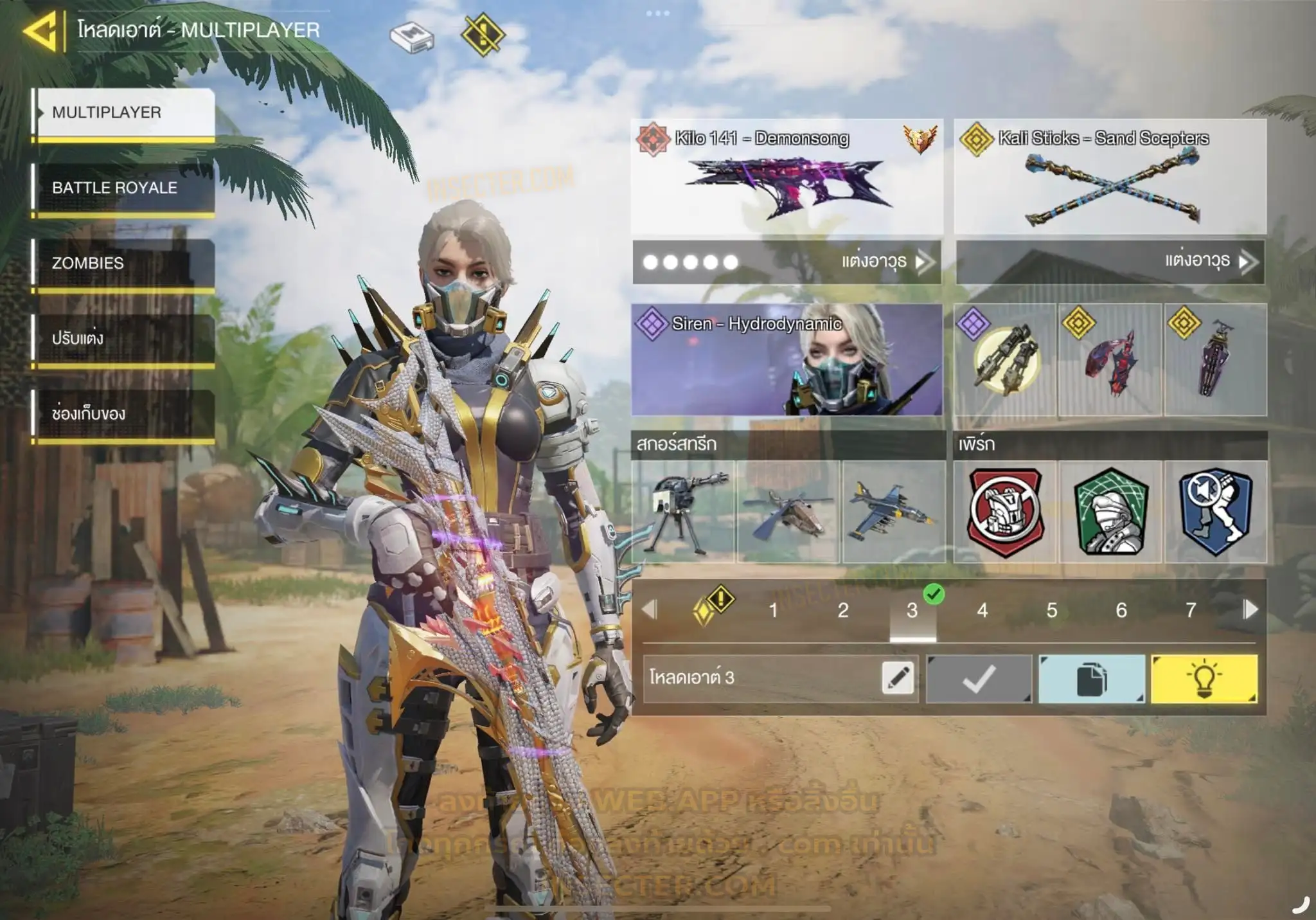1316x920 pixels.
Task: Open the Zombies loadout tab
Action: click(123, 263)
